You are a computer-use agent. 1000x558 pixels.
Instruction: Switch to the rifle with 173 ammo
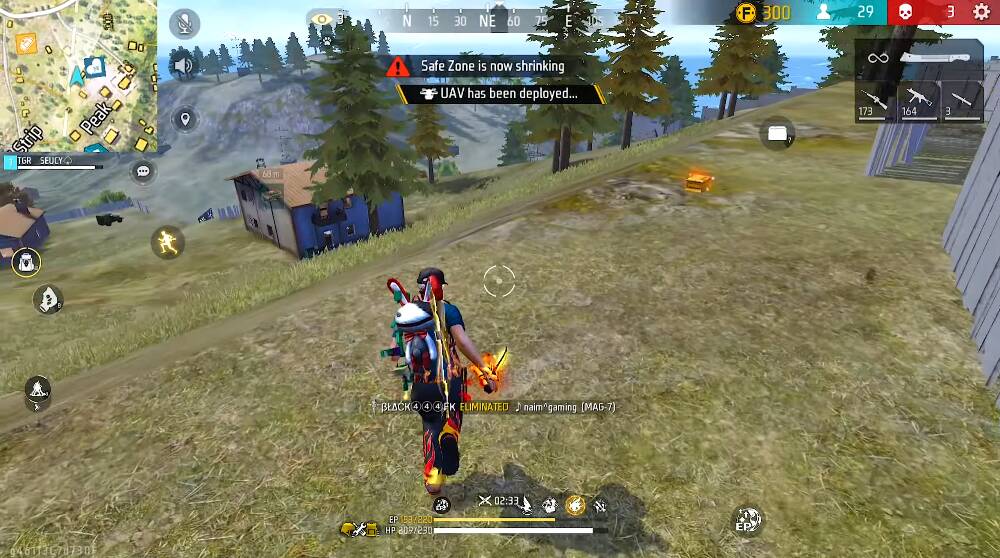(x=873, y=101)
